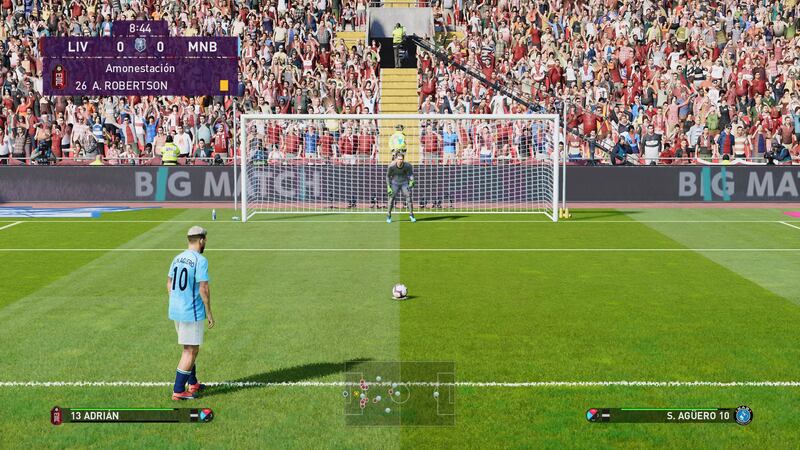Screen dimensions: 800x450
Task: Click the Manchester City crest beside Agüero's name
Action: (x=743, y=415)
